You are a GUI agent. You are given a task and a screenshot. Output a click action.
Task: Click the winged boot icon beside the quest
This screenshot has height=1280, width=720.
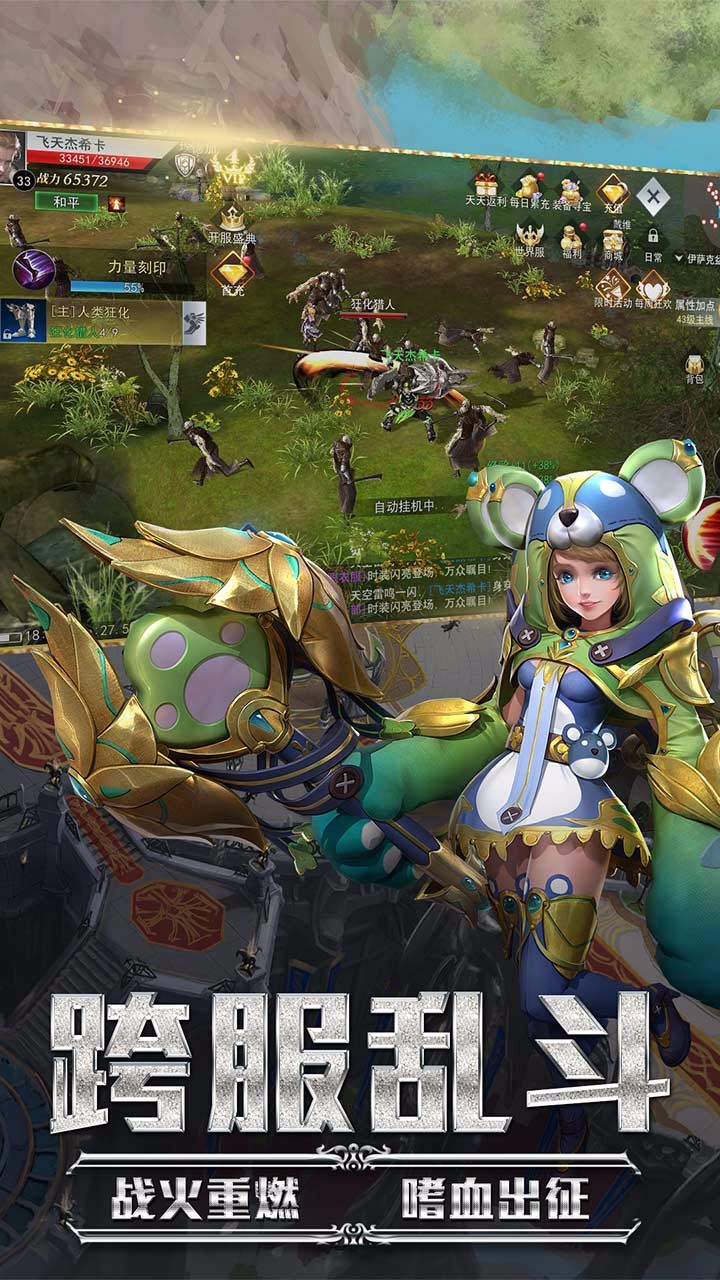pos(194,322)
